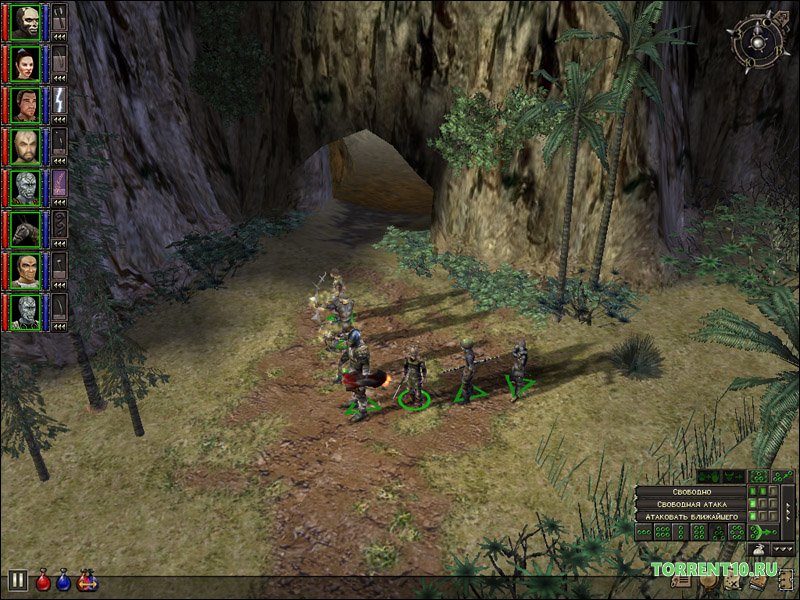
Task: Select the Атаковать ближайшего targeting order
Action: coord(693,516)
